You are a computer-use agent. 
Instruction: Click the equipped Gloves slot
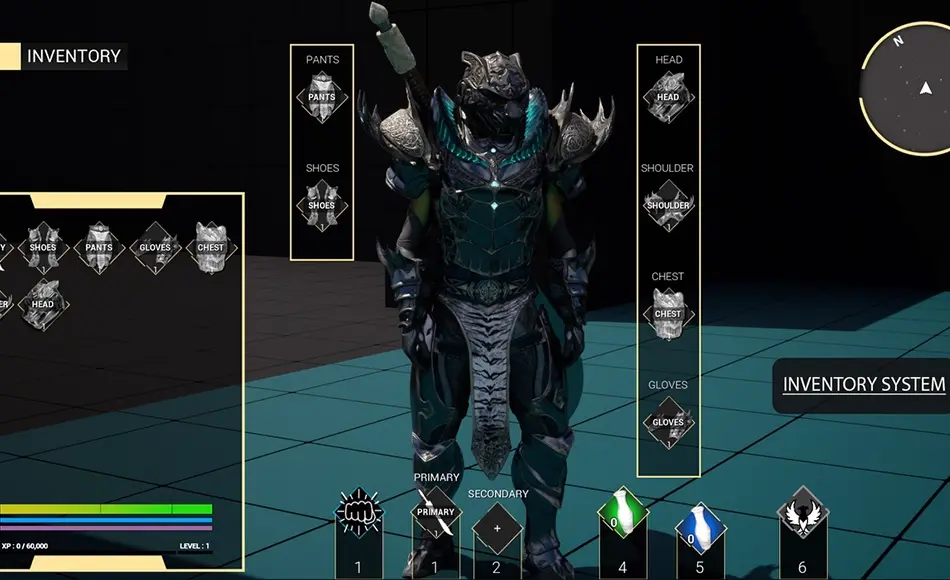click(x=668, y=422)
